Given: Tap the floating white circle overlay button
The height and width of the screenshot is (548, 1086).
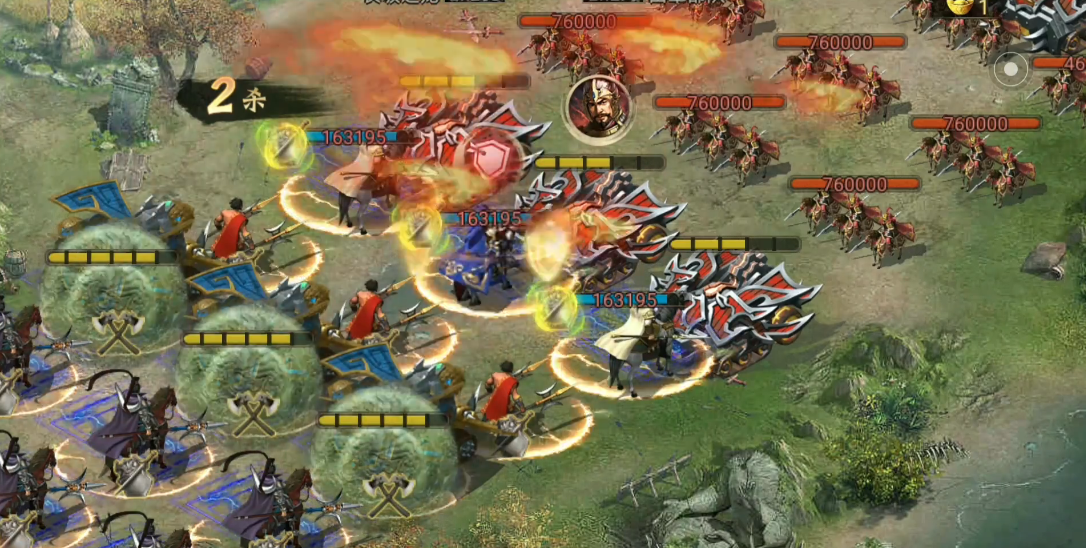Looking at the screenshot, I should [x=1011, y=70].
